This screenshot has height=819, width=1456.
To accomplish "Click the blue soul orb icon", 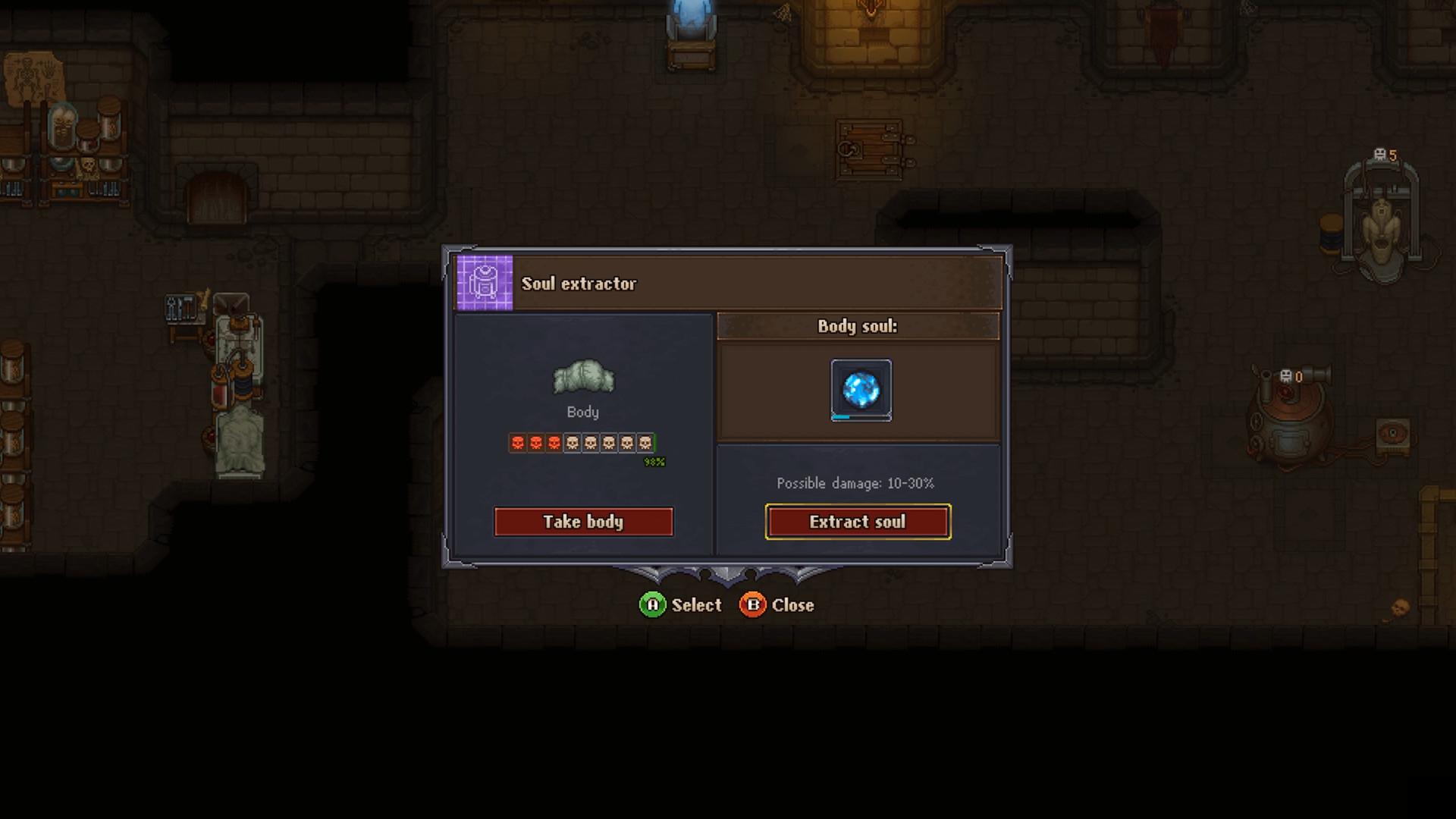I will click(861, 388).
